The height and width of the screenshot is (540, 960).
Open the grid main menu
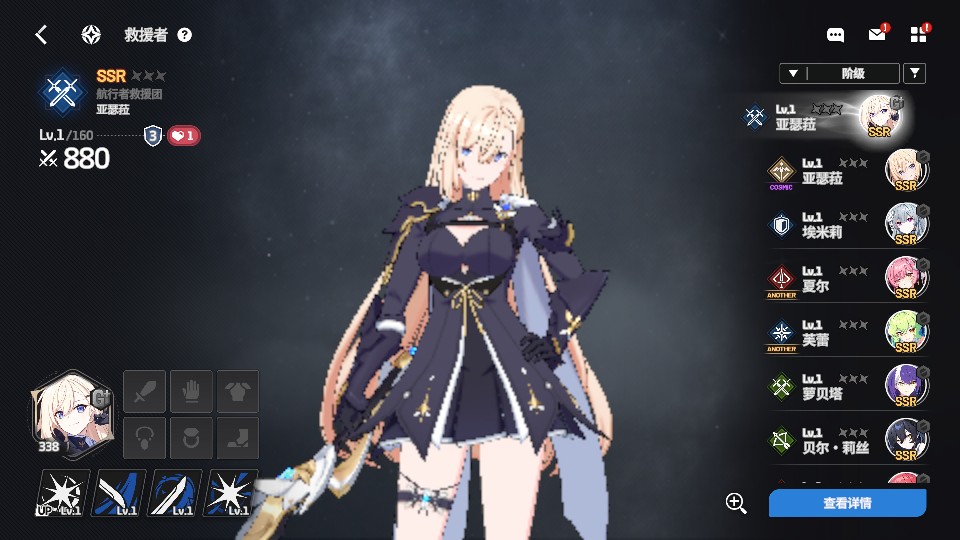(x=919, y=35)
